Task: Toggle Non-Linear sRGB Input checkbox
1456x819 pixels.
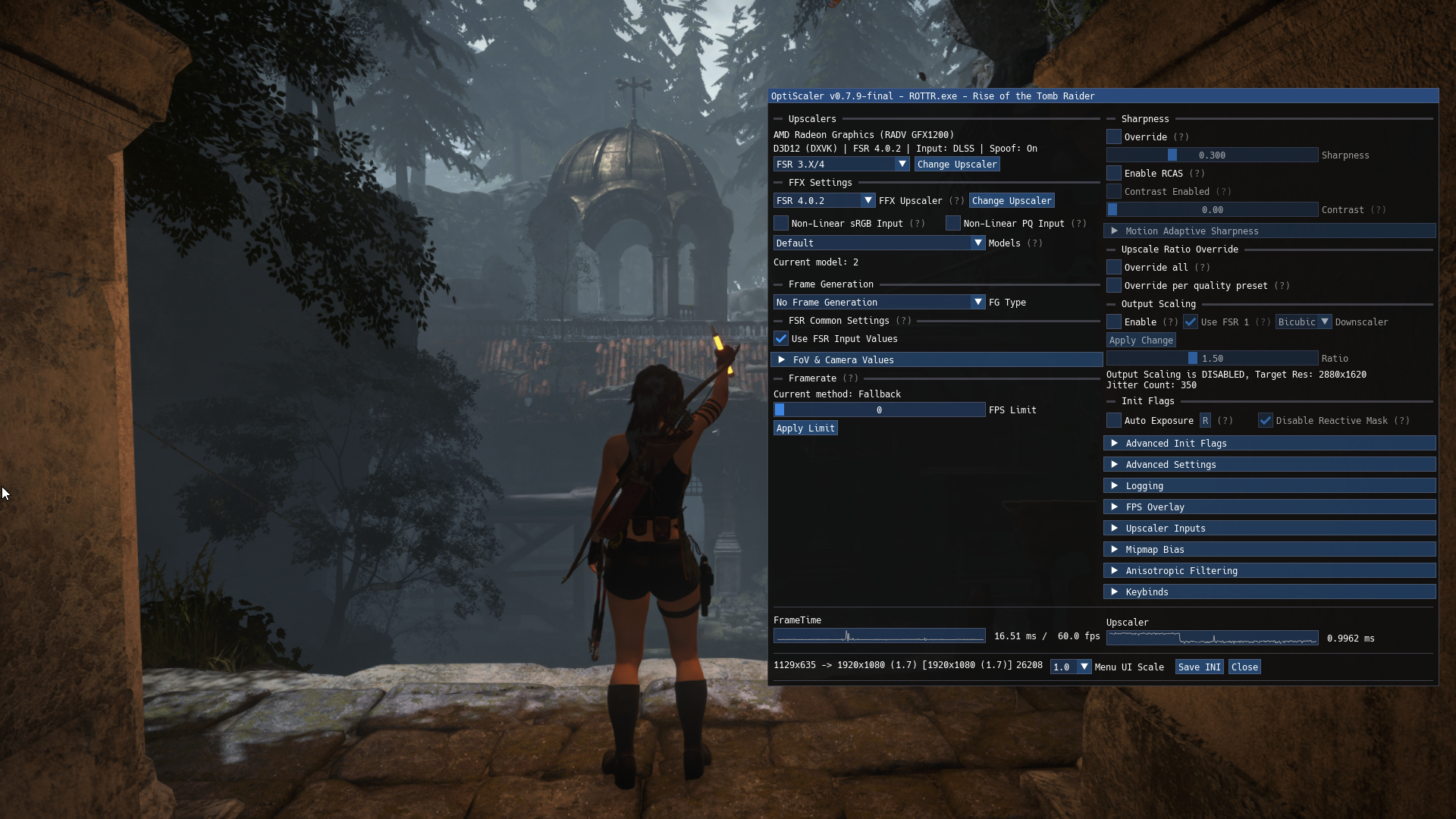Action: pyautogui.click(x=781, y=224)
